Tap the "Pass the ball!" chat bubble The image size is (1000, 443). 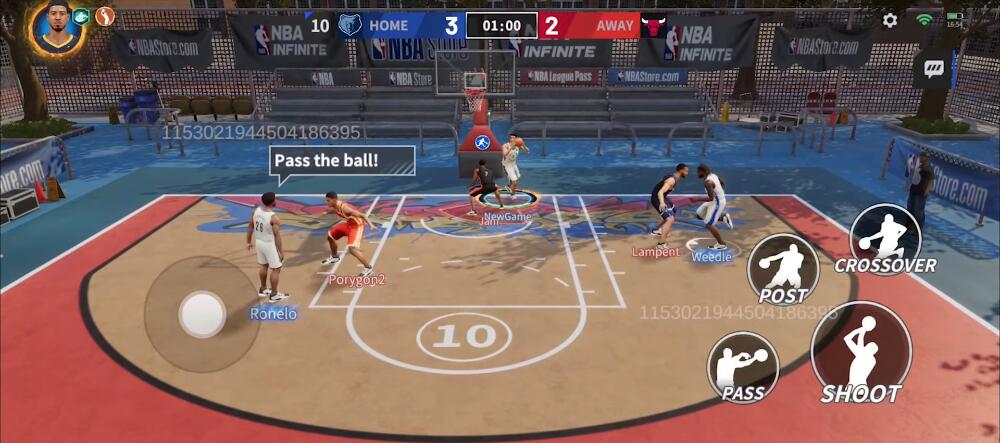(x=341, y=160)
